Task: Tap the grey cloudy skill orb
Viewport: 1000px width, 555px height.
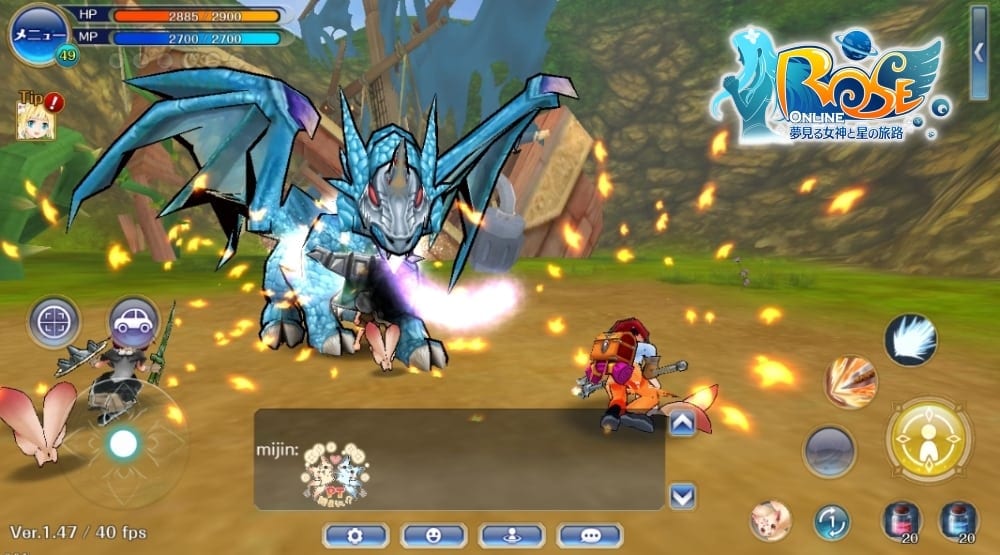Action: pyautogui.click(x=829, y=451)
